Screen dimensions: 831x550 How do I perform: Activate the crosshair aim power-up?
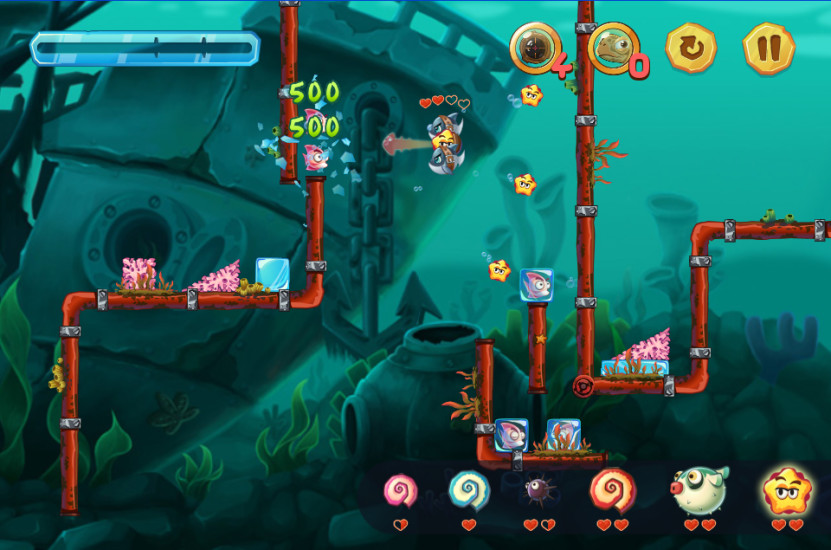(x=534, y=47)
